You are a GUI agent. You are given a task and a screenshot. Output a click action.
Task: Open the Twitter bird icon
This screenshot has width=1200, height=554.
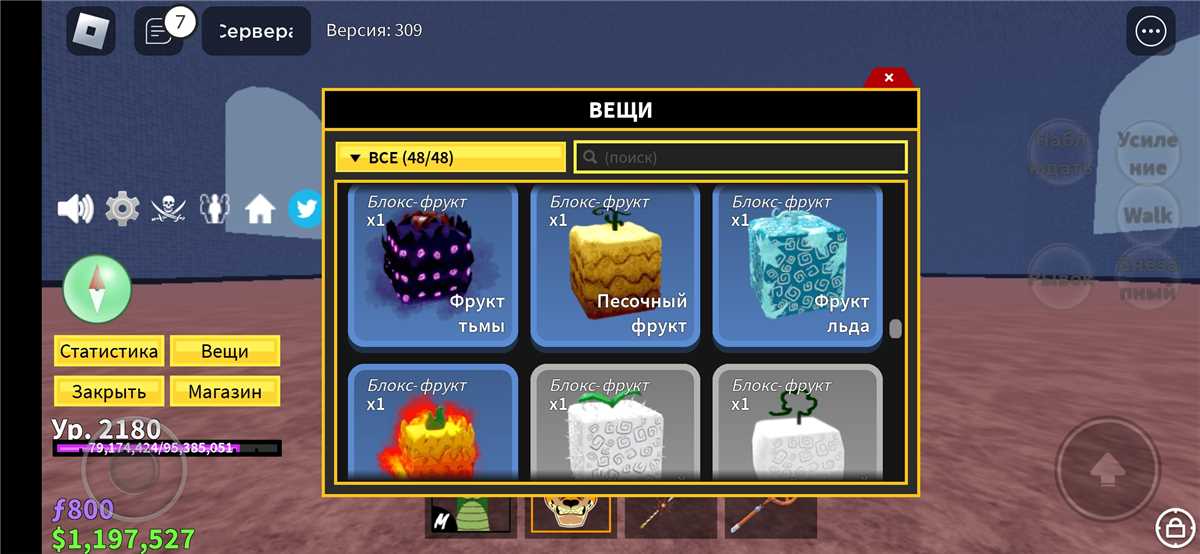(x=304, y=209)
